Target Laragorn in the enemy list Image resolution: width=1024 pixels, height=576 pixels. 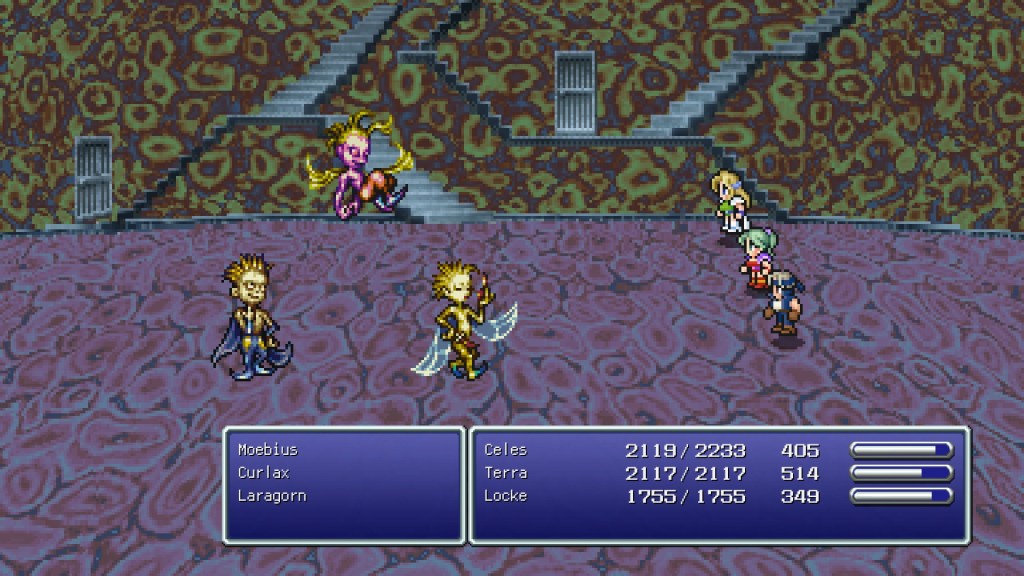click(271, 495)
